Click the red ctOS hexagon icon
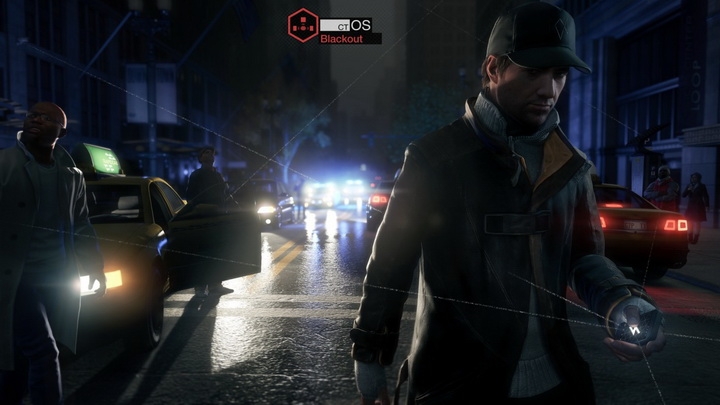The height and width of the screenshot is (405, 720). (302, 25)
